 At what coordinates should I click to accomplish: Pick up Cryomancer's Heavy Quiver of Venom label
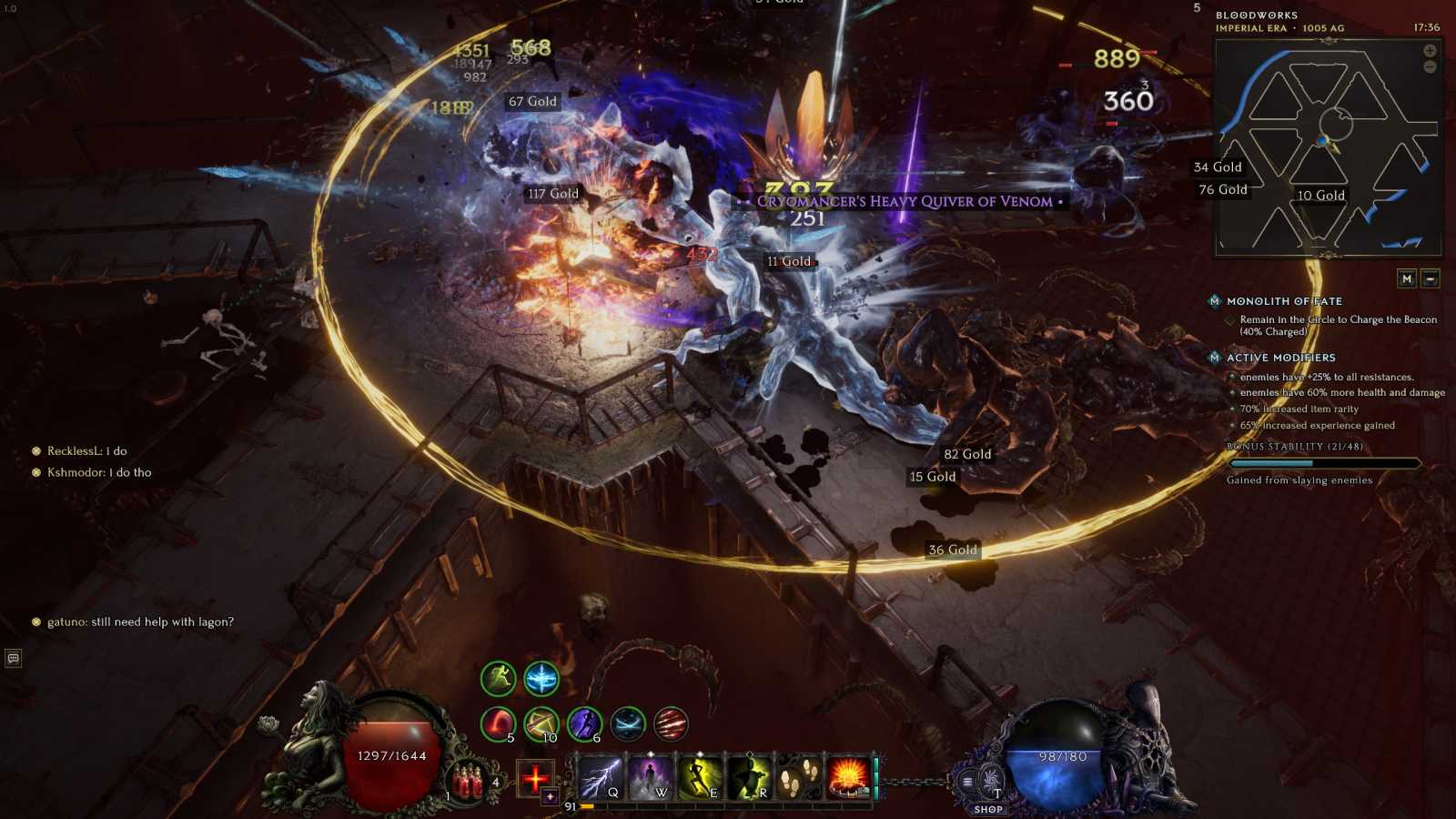coord(904,201)
